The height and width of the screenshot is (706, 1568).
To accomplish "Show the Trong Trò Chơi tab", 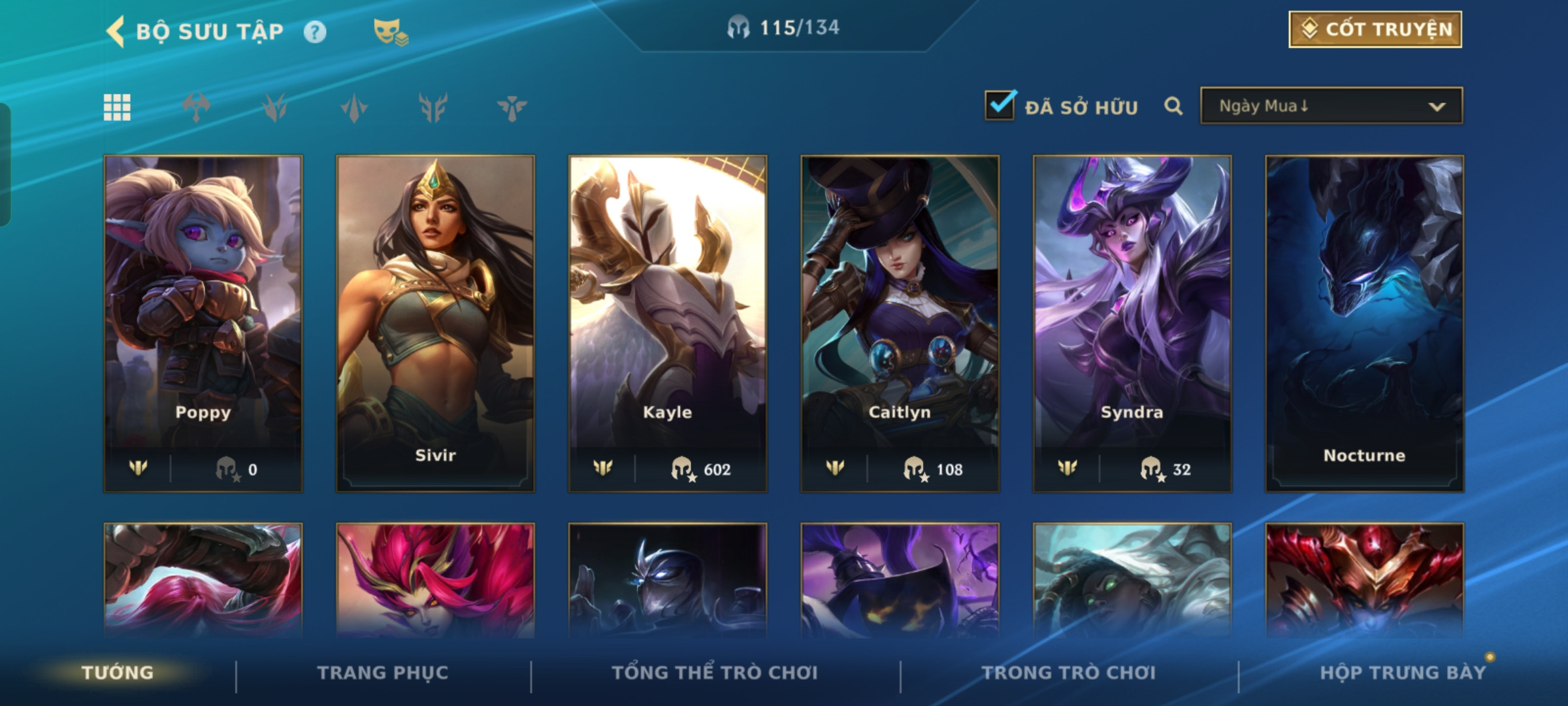I will click(1069, 673).
